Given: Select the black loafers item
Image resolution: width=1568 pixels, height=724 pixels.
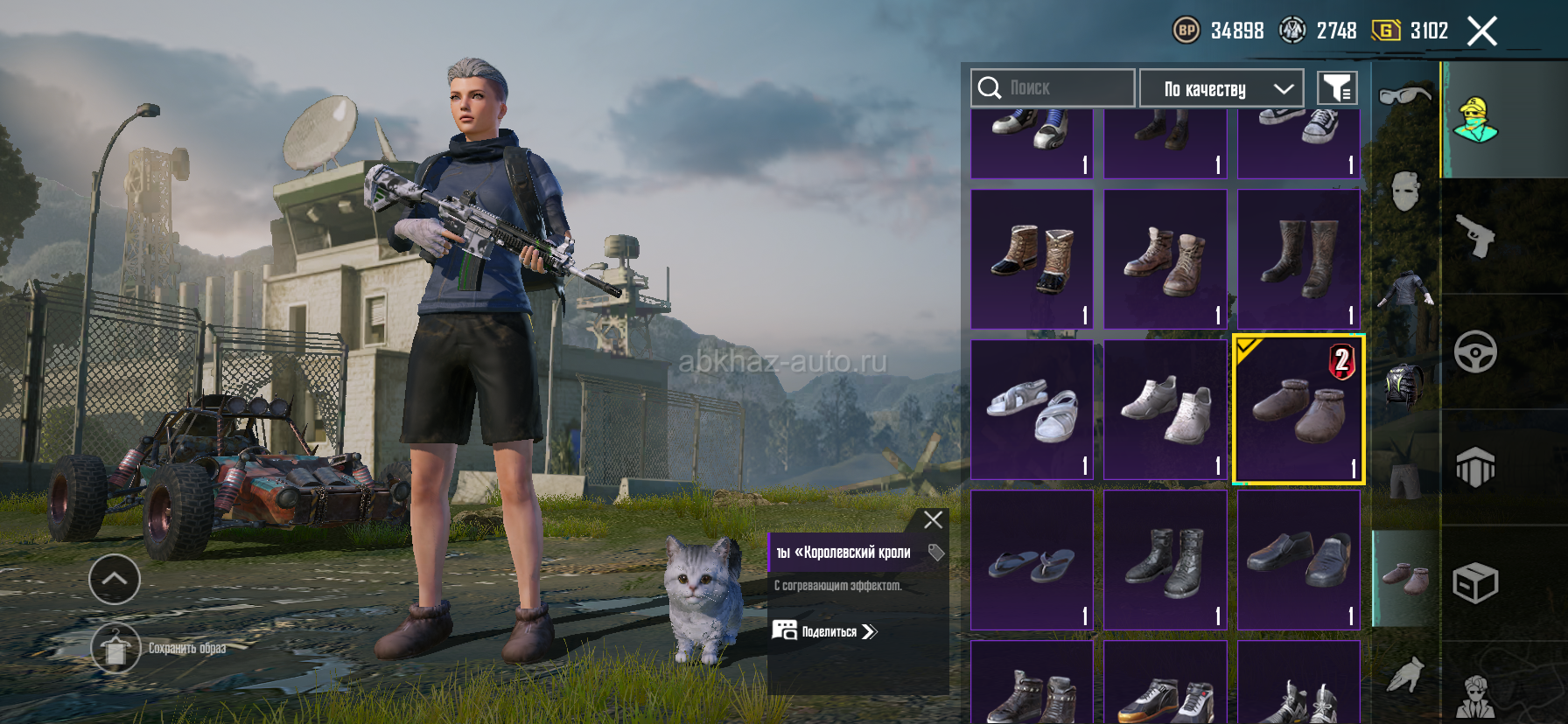Looking at the screenshot, I should 1298,560.
